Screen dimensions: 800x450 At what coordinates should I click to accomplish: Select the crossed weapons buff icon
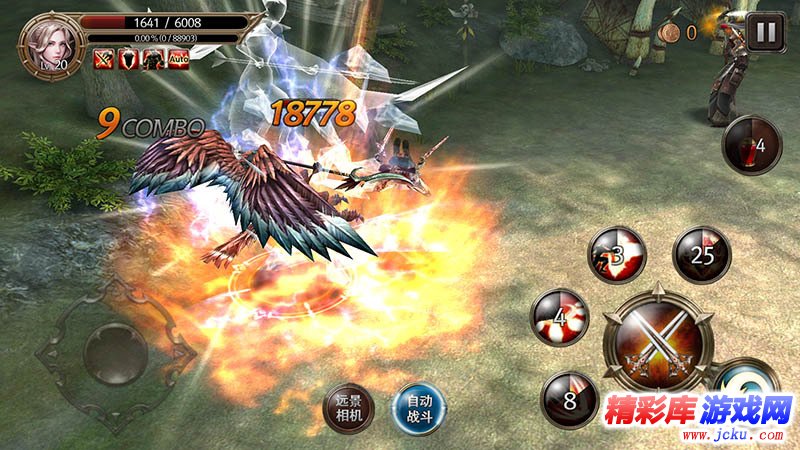point(105,58)
